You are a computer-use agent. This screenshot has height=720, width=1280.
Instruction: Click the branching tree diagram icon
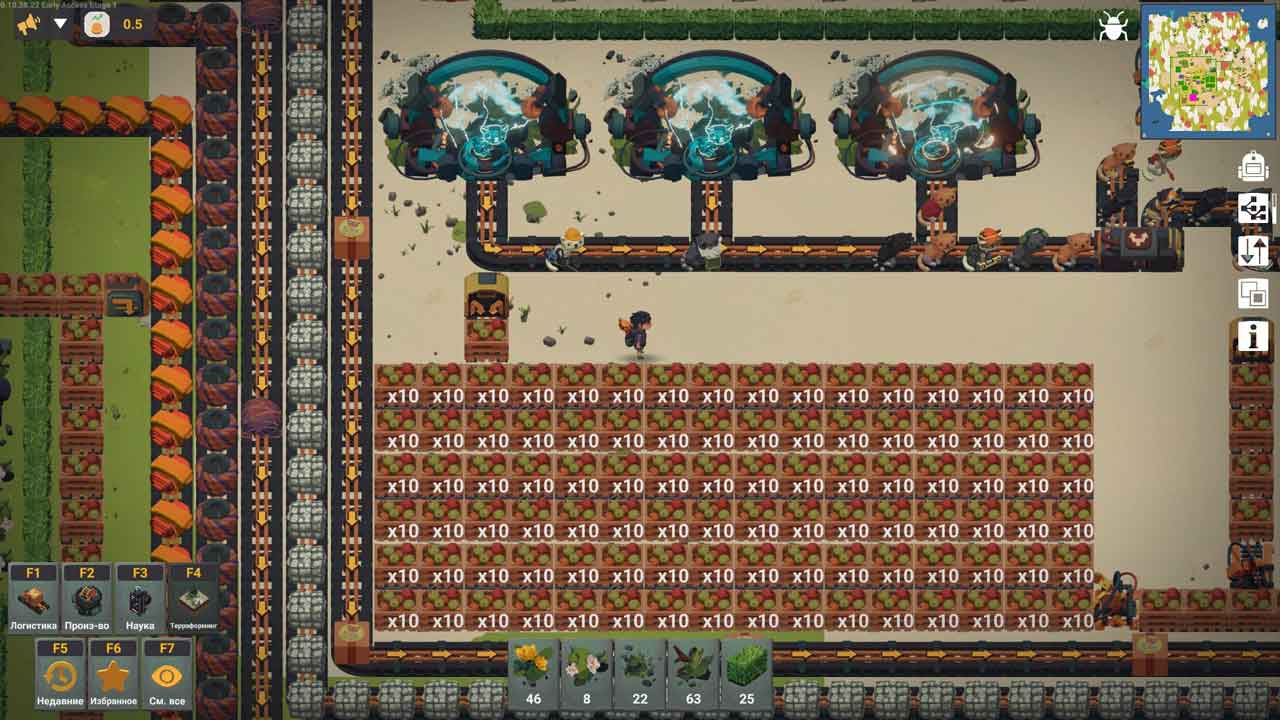tap(1253, 208)
